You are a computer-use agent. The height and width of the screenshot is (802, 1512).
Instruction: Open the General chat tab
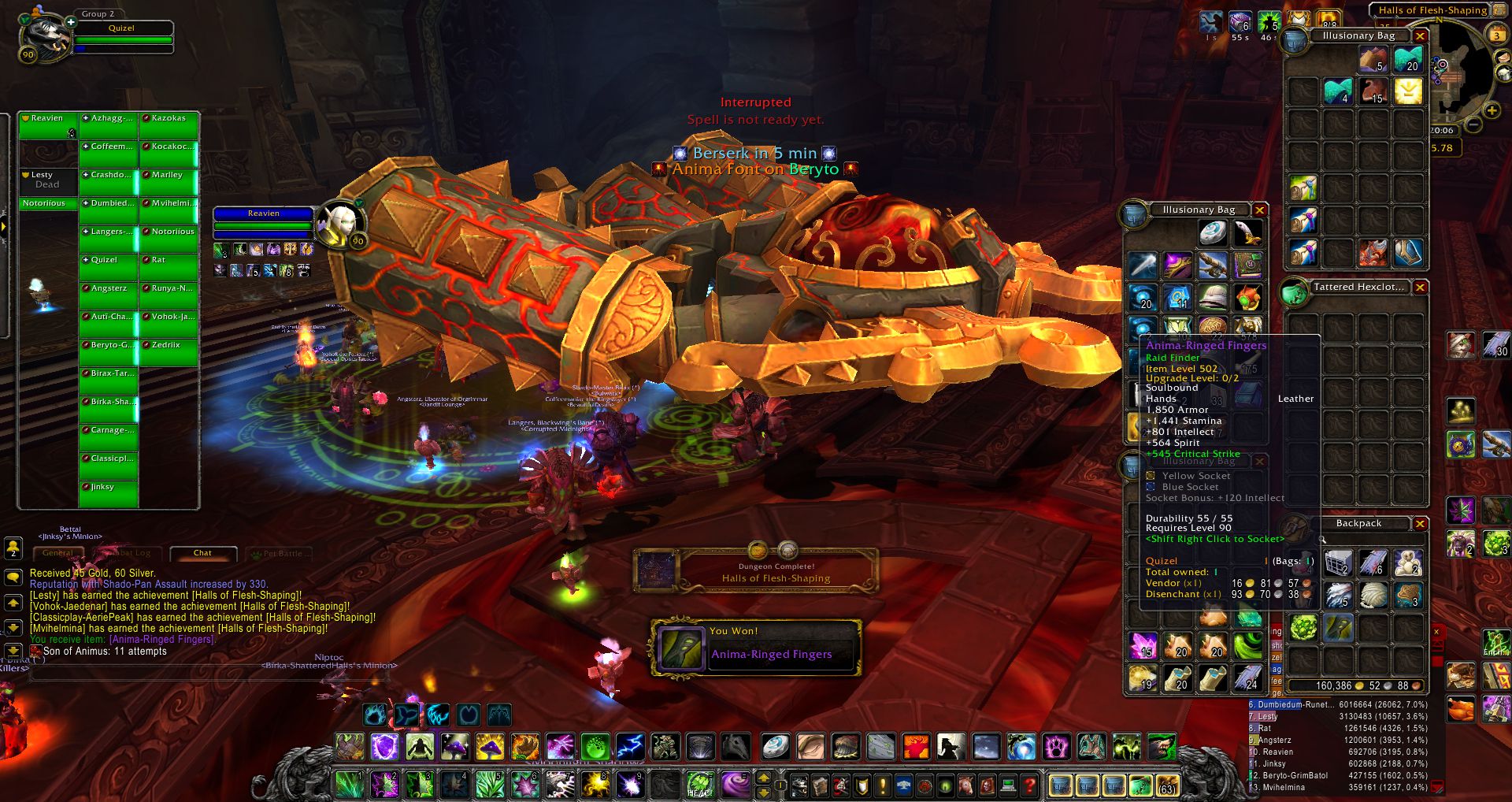click(x=57, y=553)
